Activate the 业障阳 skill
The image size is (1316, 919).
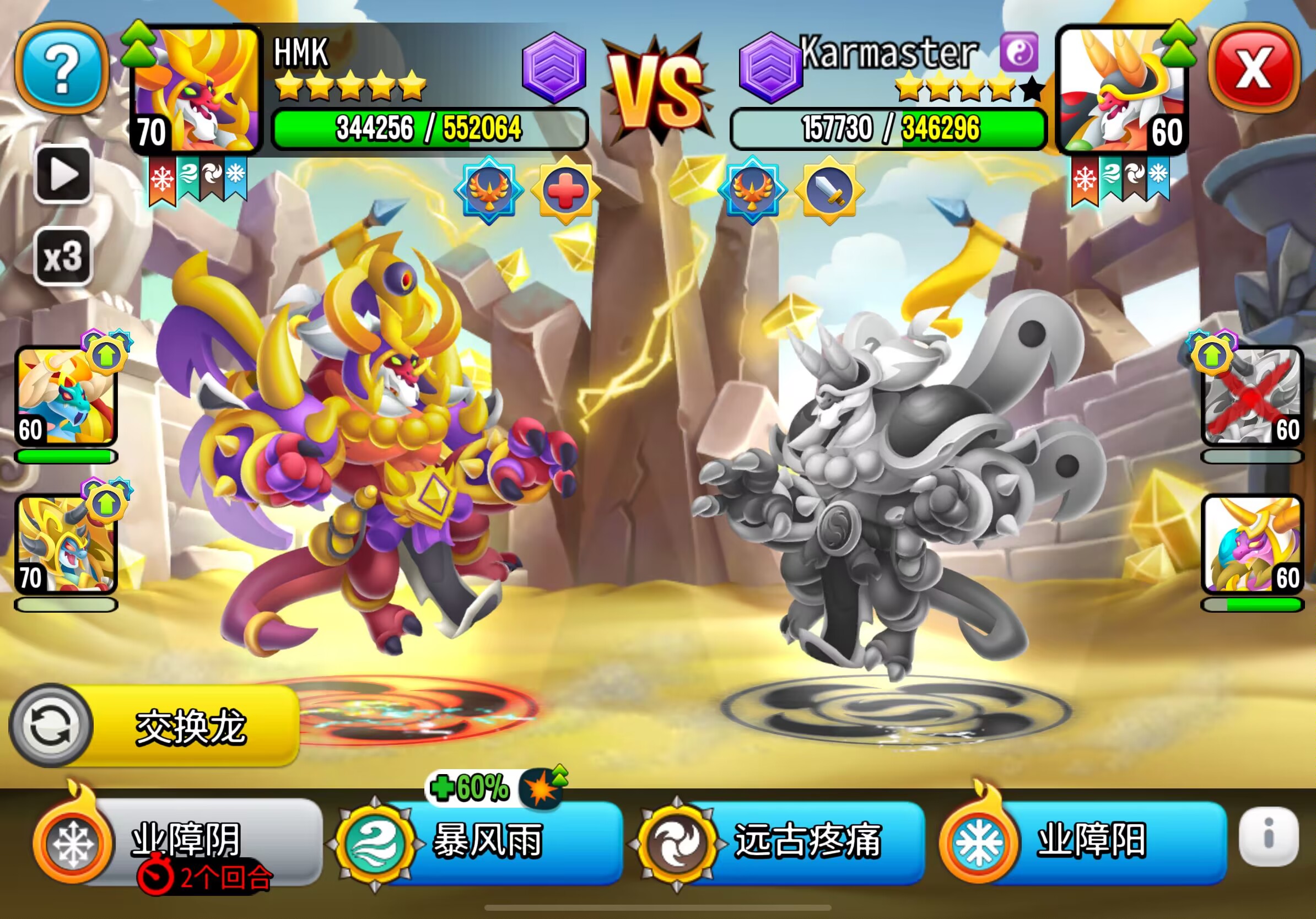[1083, 841]
